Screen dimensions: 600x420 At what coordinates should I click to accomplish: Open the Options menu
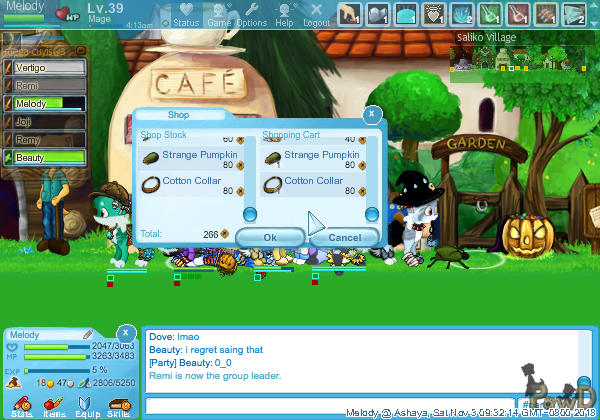251,15
